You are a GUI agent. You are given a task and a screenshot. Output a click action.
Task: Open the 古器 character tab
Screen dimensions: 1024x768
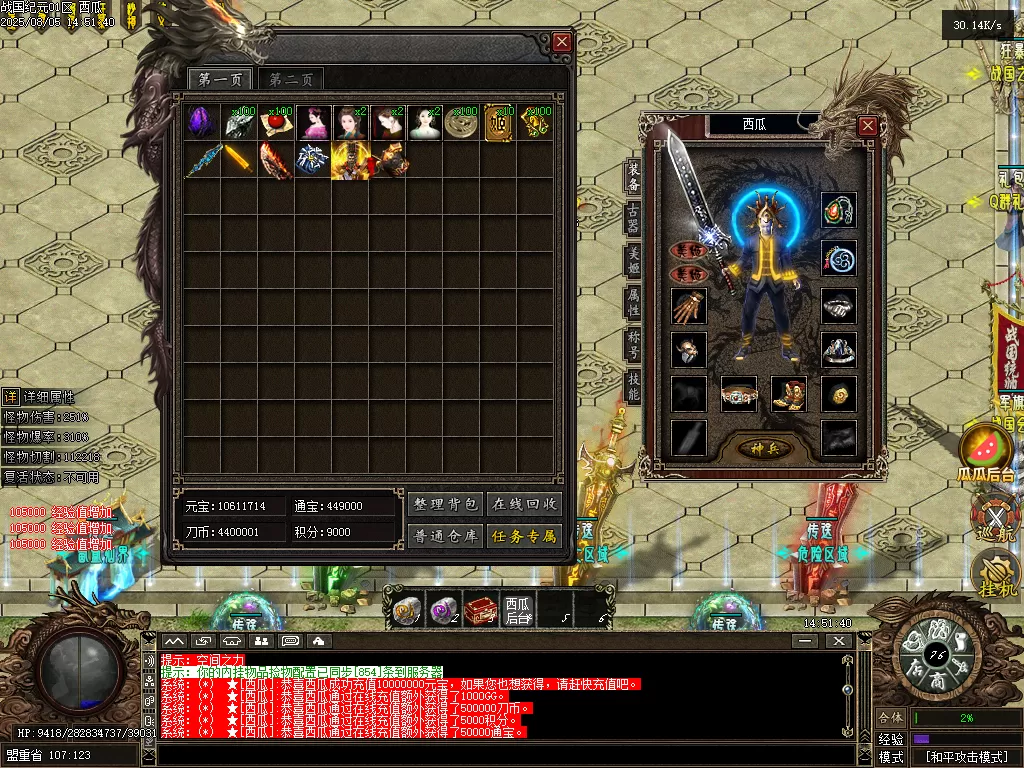(633, 218)
